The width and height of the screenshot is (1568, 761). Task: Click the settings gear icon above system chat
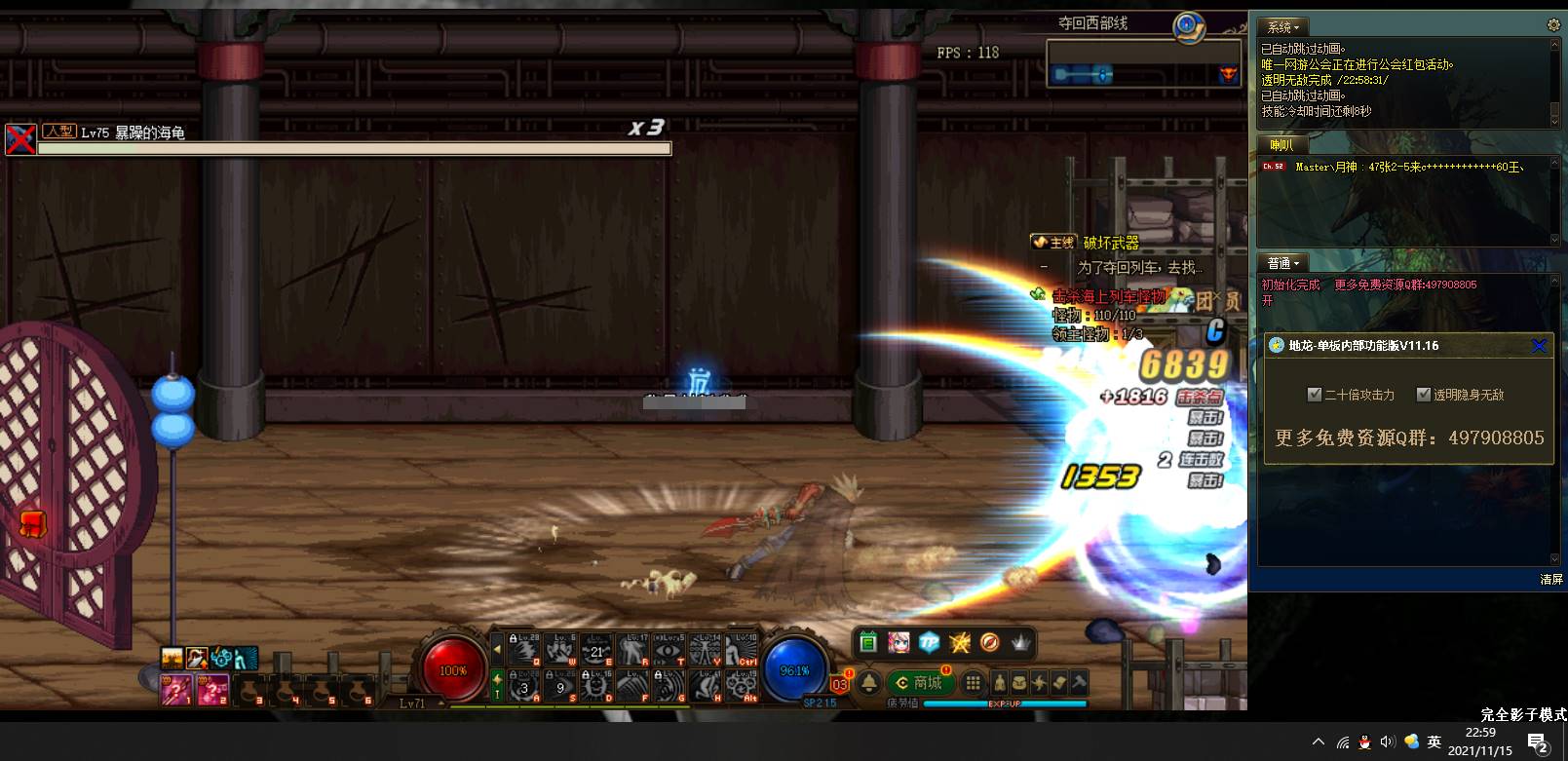point(1552,25)
